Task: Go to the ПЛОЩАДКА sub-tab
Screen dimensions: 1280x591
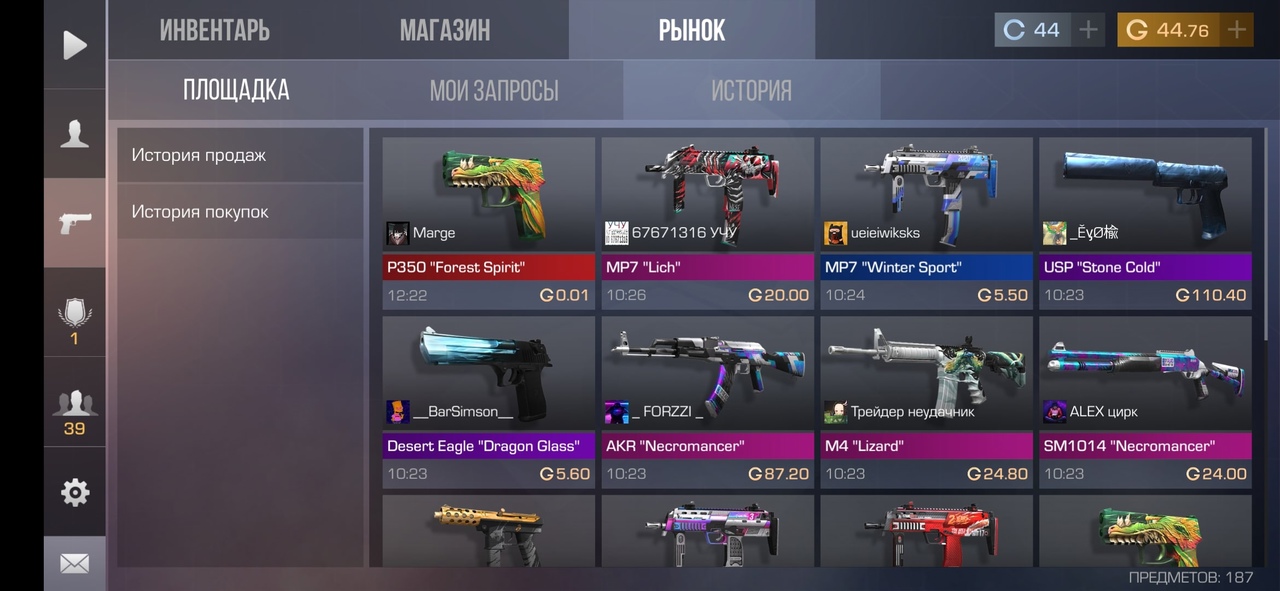Action: click(236, 91)
